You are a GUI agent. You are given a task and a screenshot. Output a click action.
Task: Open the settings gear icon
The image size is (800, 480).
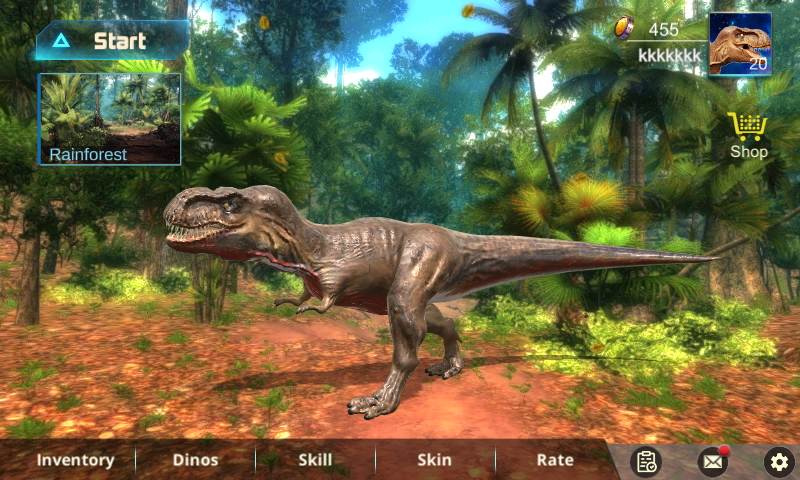click(778, 461)
